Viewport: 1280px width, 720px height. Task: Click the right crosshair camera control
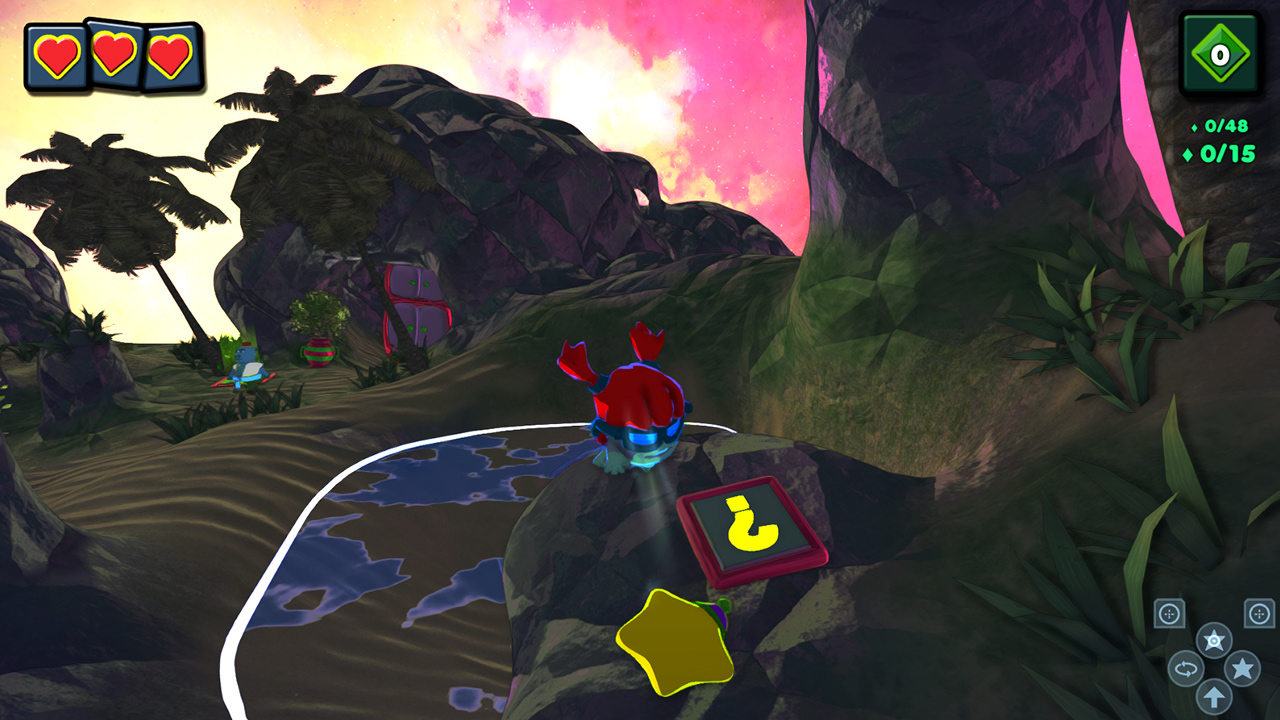coord(1258,614)
